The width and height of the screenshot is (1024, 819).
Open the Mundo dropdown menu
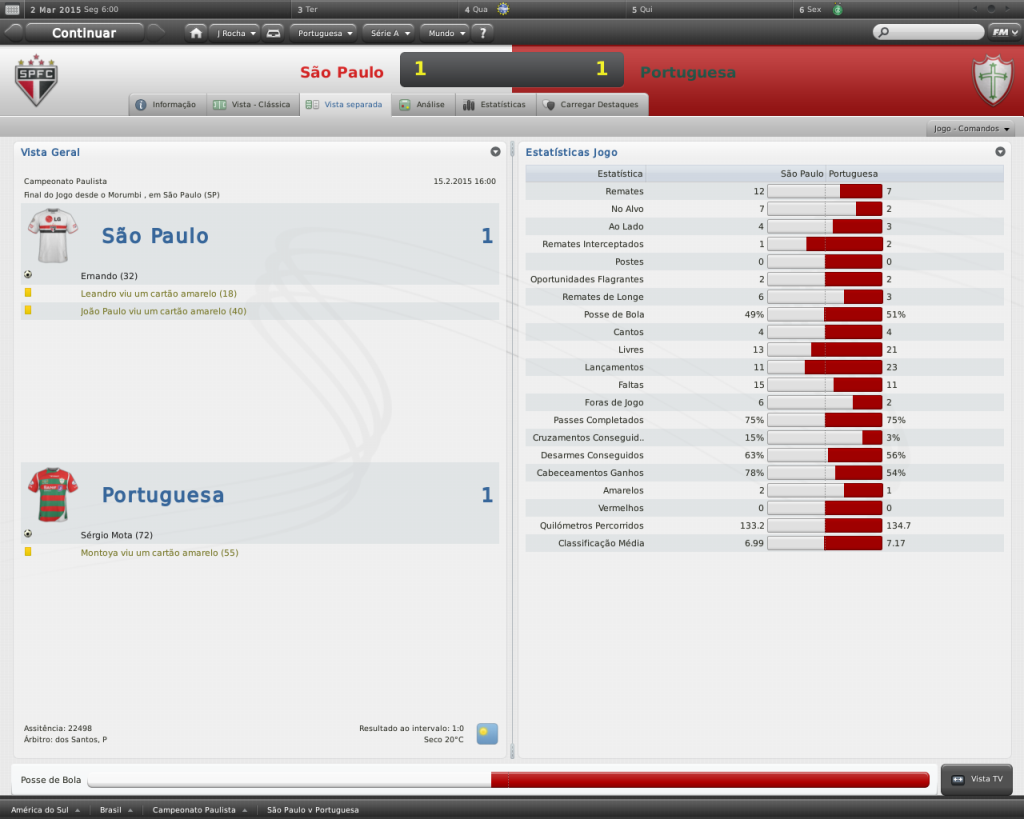(x=445, y=33)
